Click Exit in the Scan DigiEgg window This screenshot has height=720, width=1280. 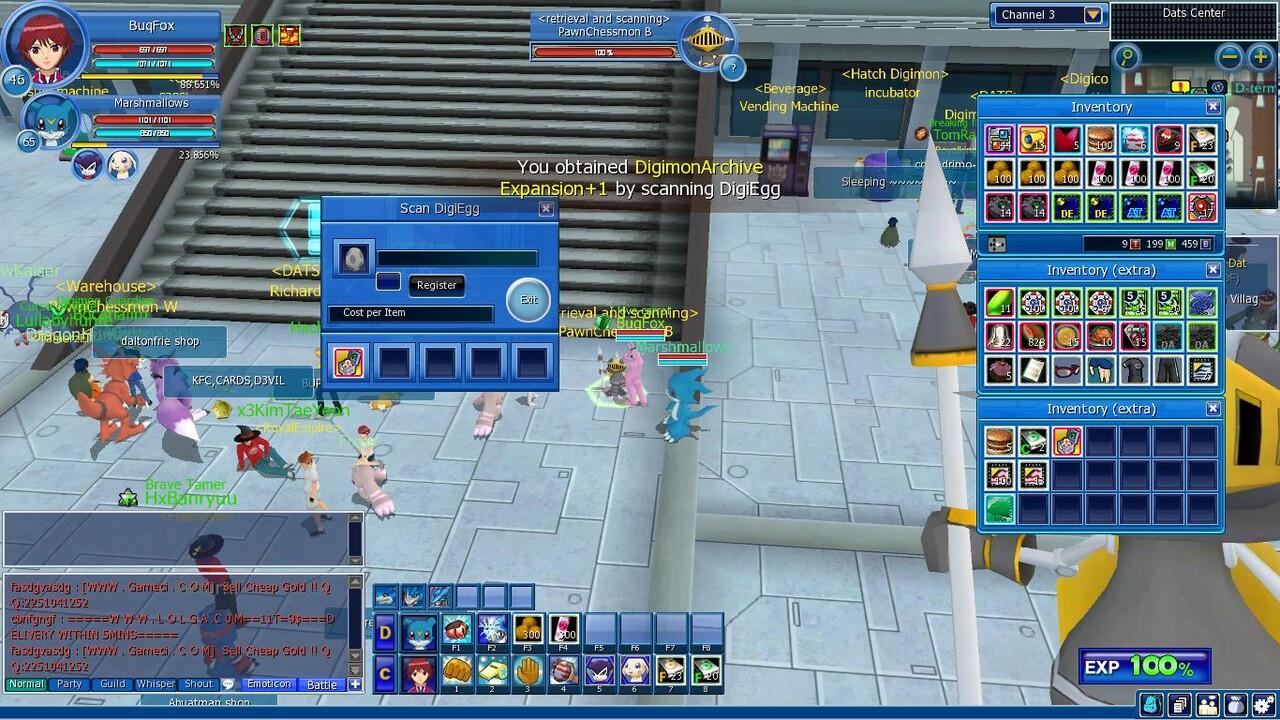(x=527, y=299)
